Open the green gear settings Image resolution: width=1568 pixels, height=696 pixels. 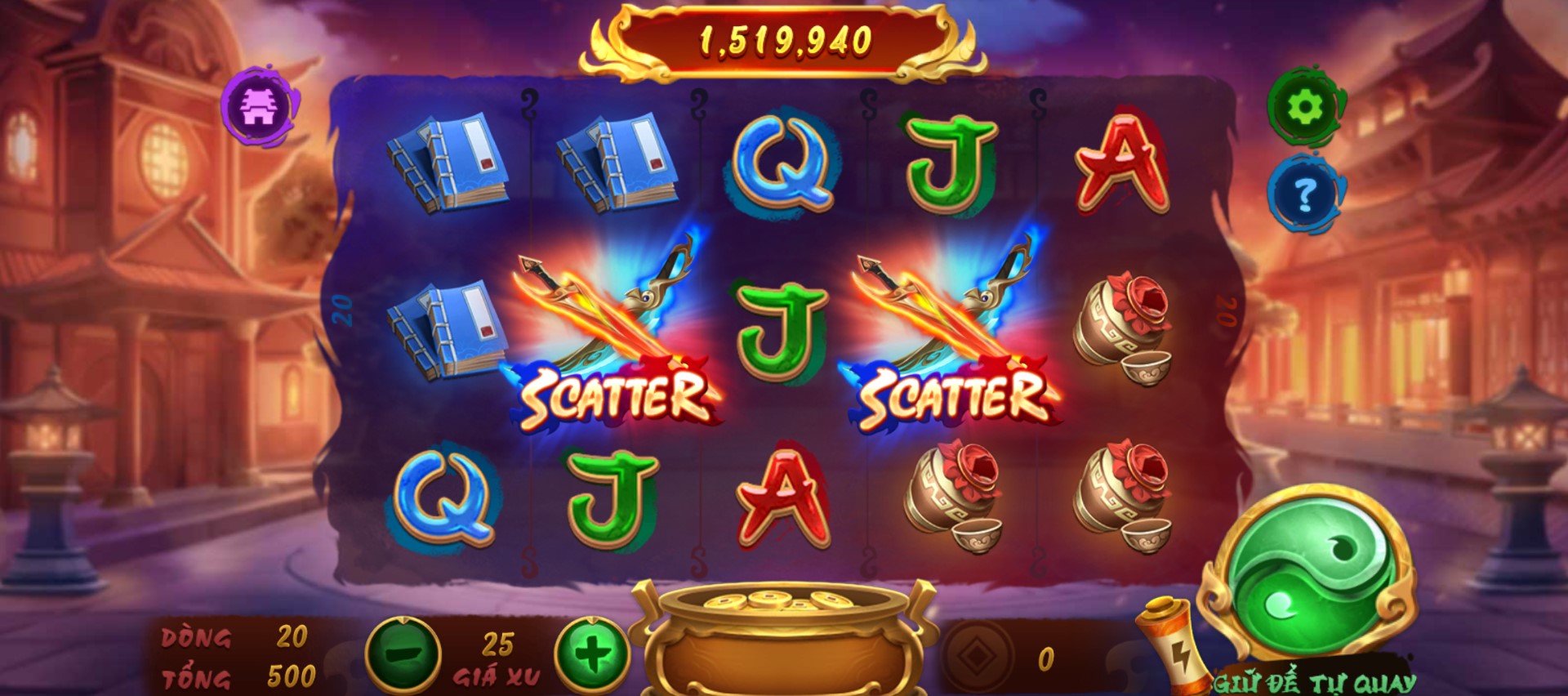[x=1305, y=107]
